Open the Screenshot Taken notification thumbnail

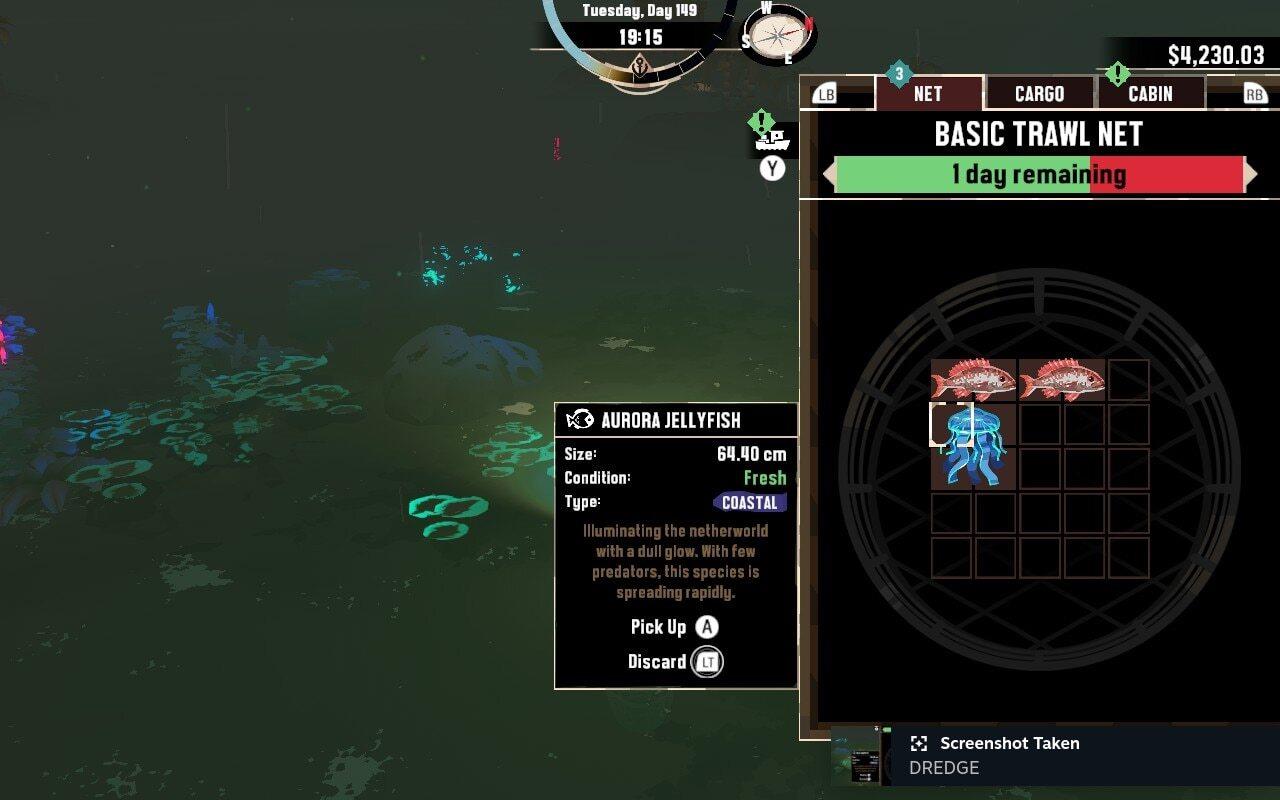[x=858, y=756]
